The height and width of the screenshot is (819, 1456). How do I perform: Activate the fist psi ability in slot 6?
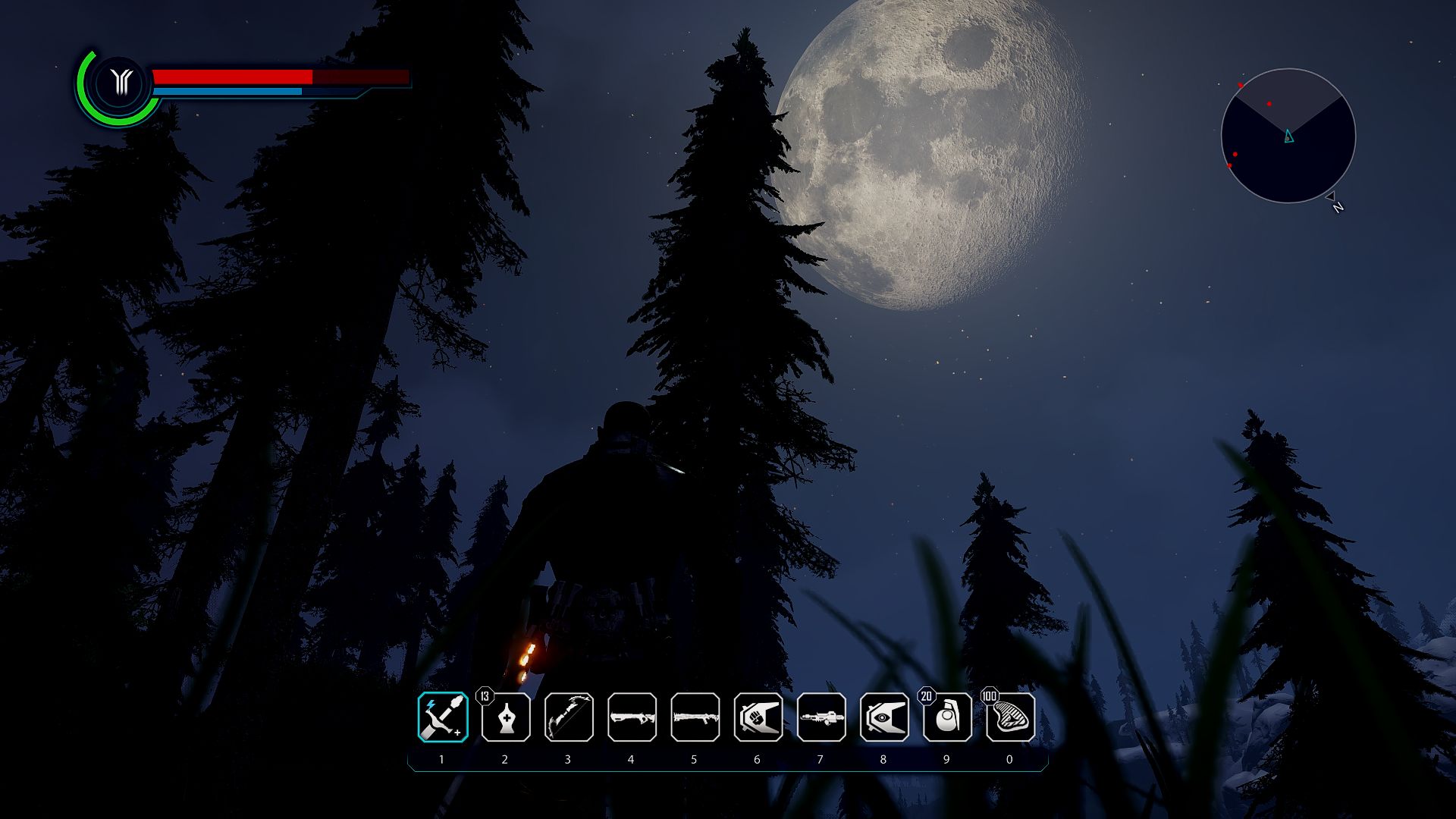click(758, 717)
